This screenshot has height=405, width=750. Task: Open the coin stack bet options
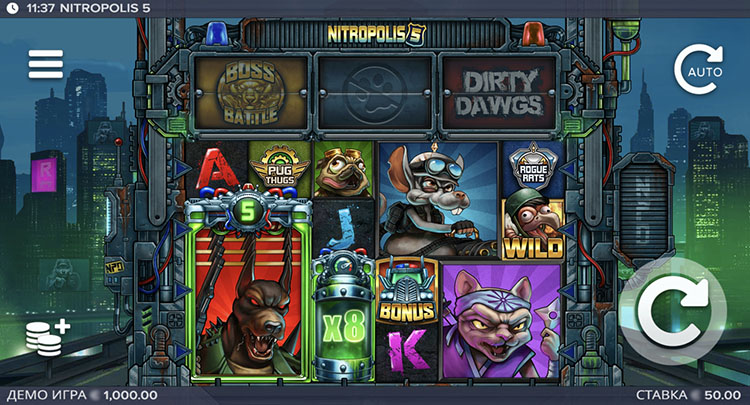[46, 337]
